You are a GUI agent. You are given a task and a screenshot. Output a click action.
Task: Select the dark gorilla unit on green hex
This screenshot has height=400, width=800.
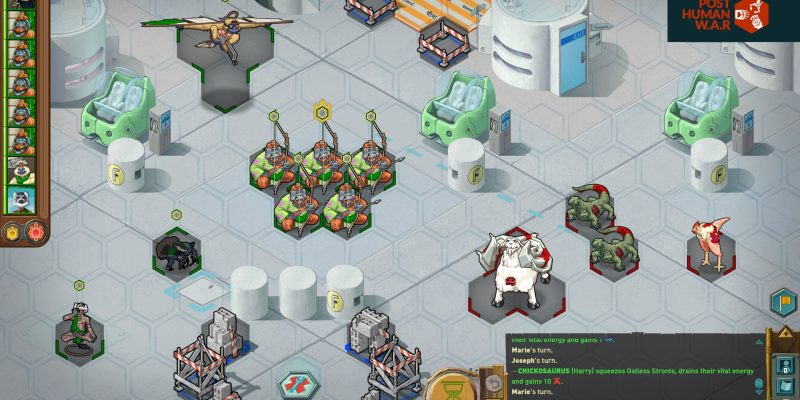(178, 252)
